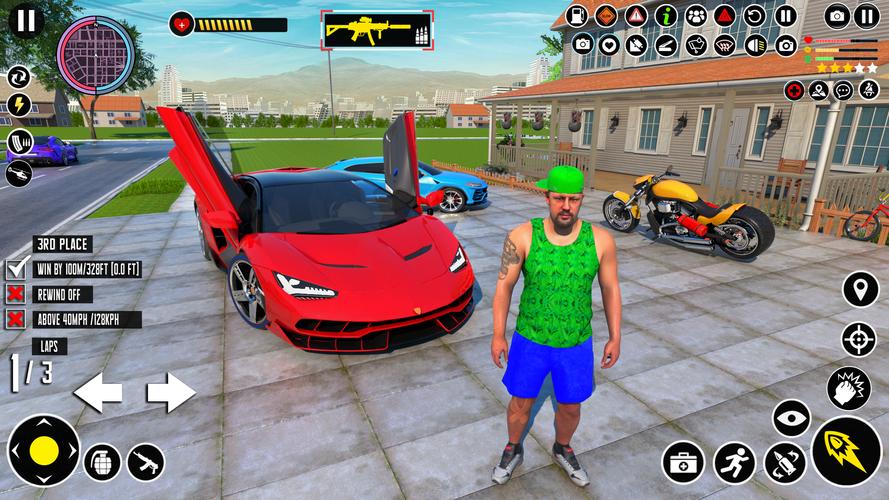
Task: Open the multiplayer group icon
Action: pyautogui.click(x=696, y=15)
